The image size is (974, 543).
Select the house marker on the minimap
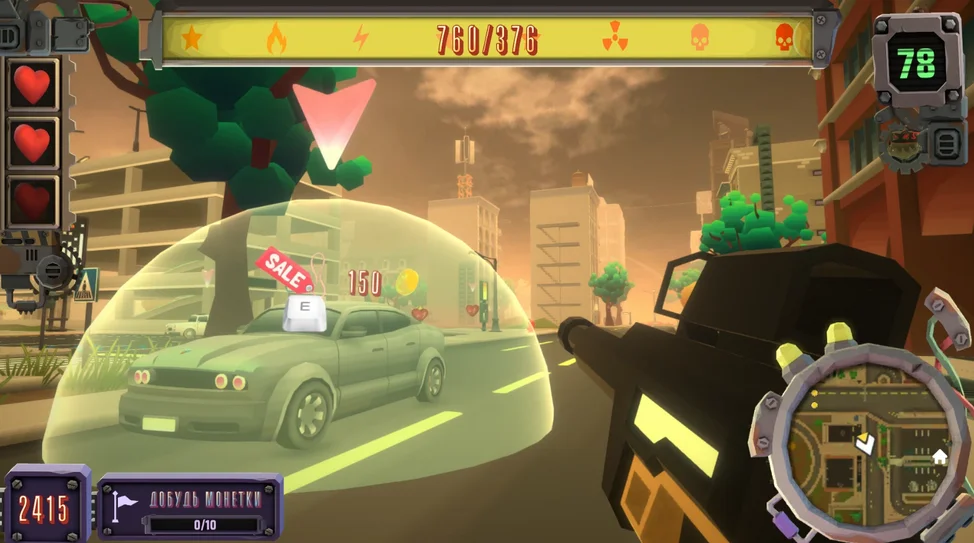pos(939,457)
